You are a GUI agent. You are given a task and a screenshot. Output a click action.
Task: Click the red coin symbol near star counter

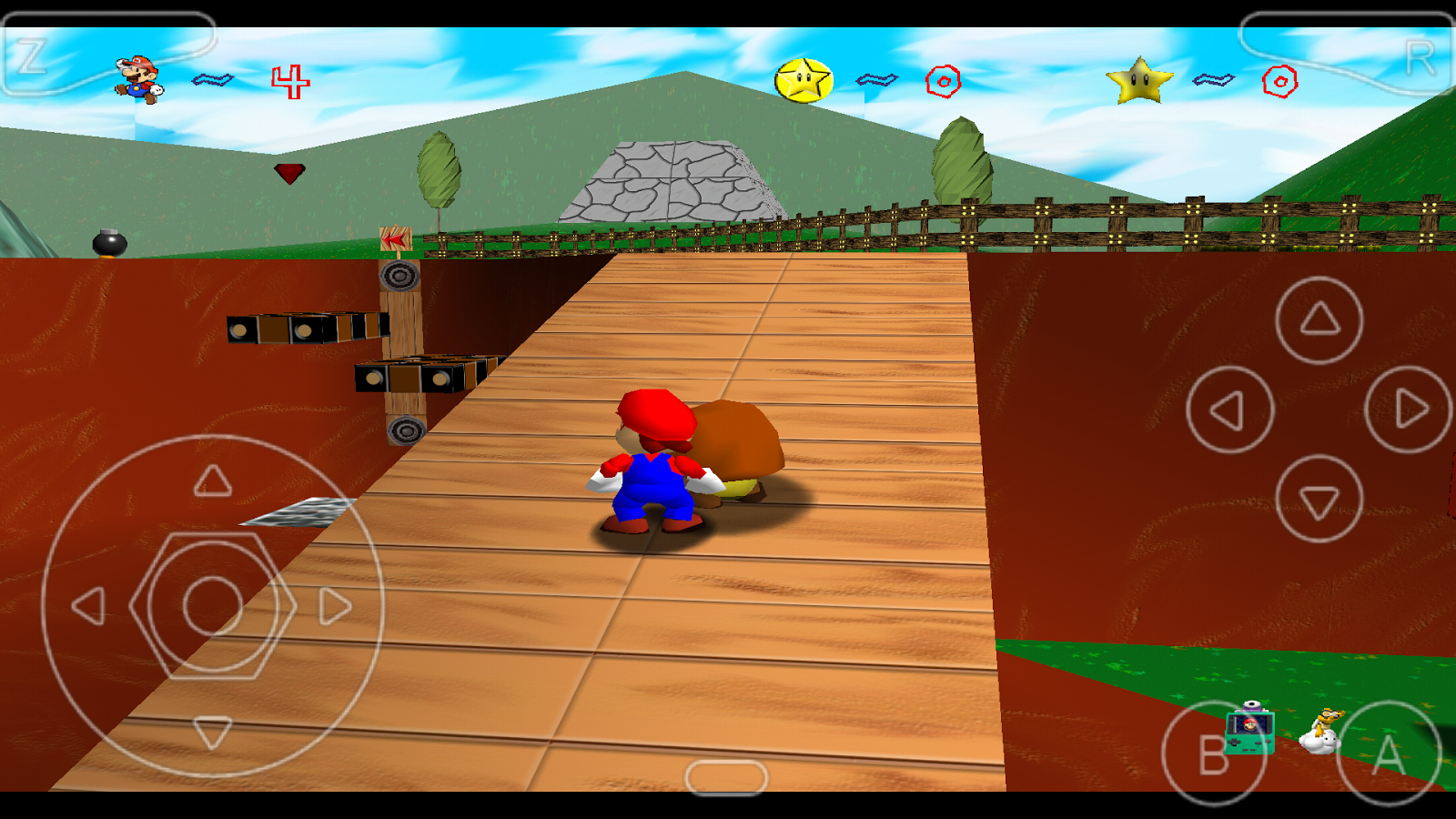click(945, 80)
